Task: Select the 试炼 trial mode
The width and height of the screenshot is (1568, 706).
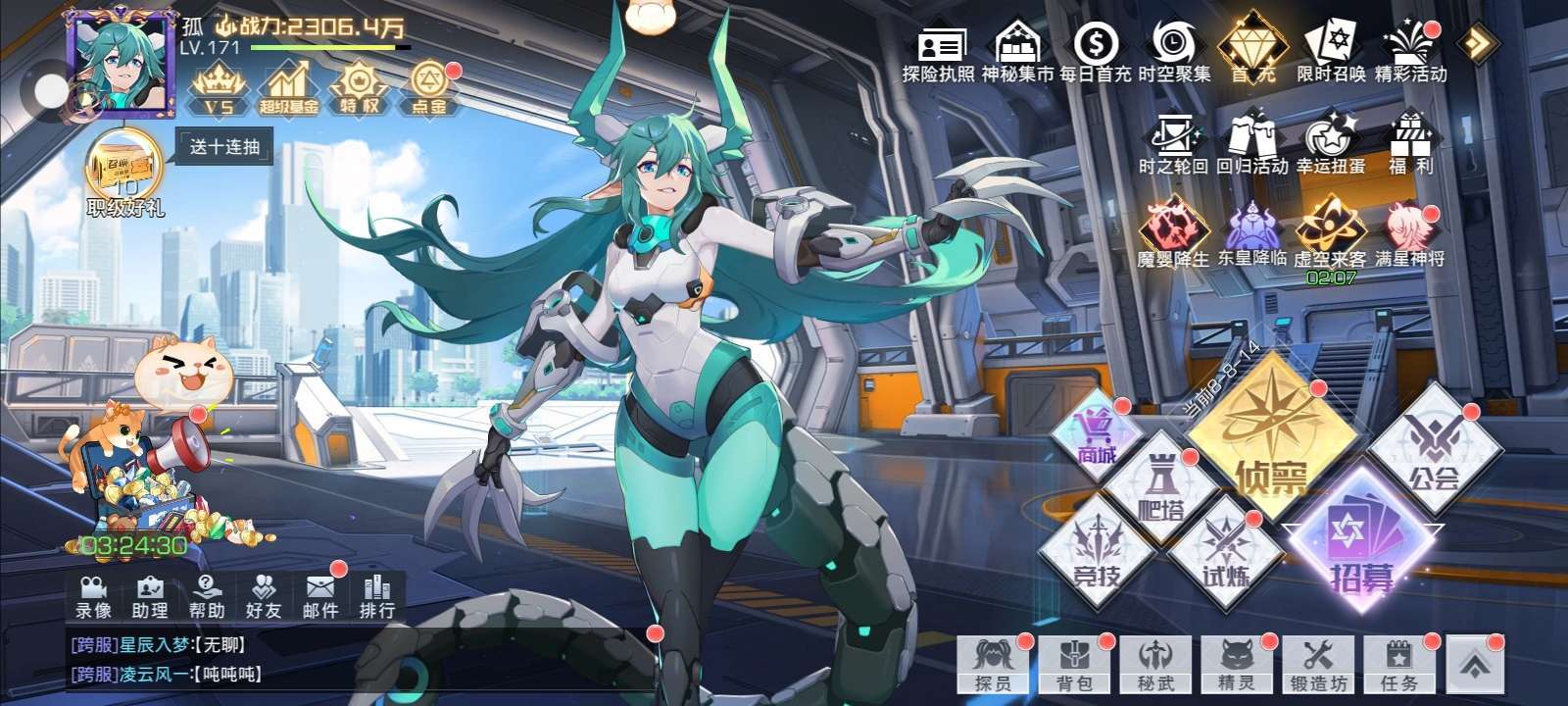Action: coord(1225,554)
